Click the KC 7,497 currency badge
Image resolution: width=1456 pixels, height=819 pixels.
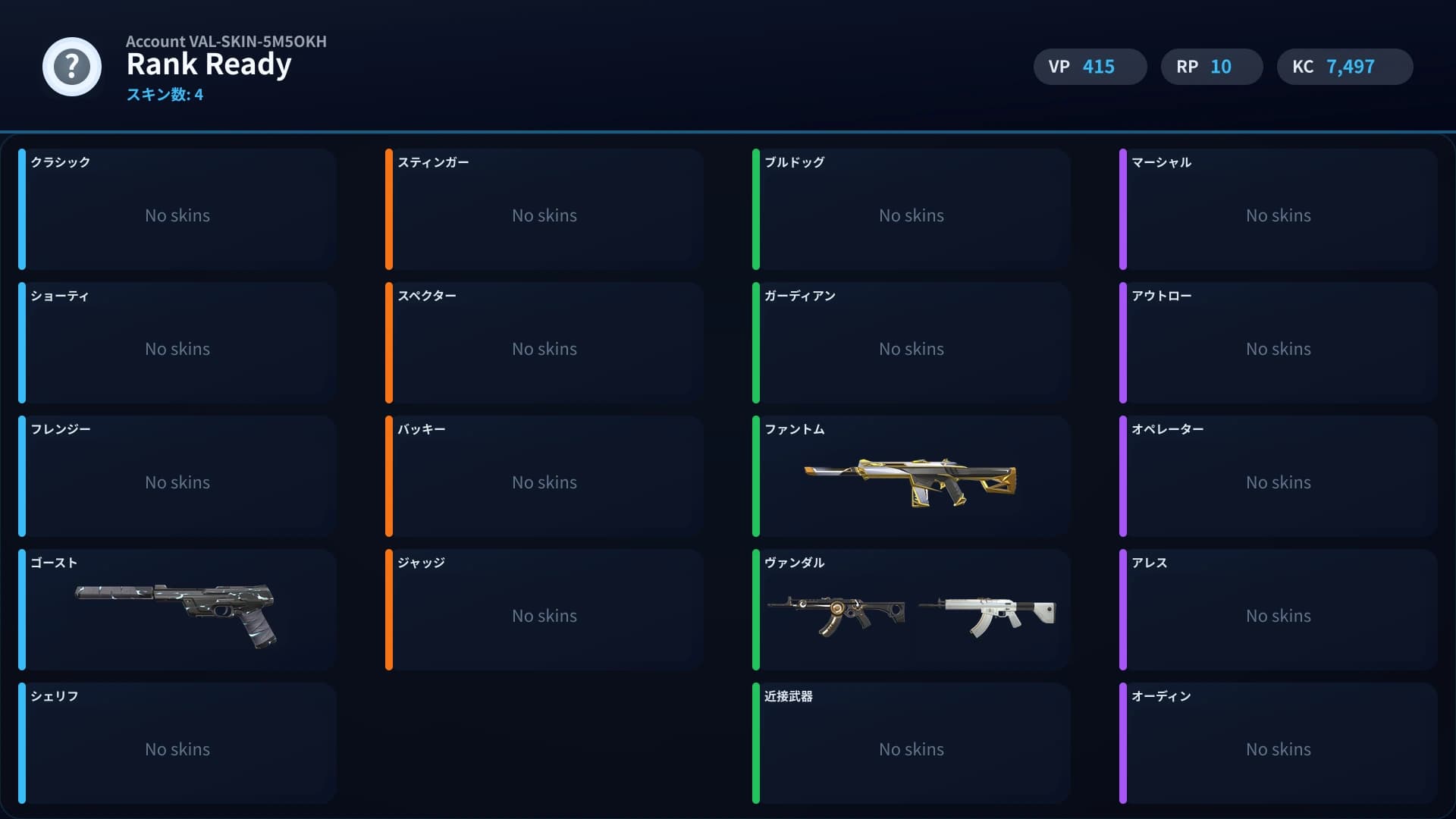coord(1344,67)
